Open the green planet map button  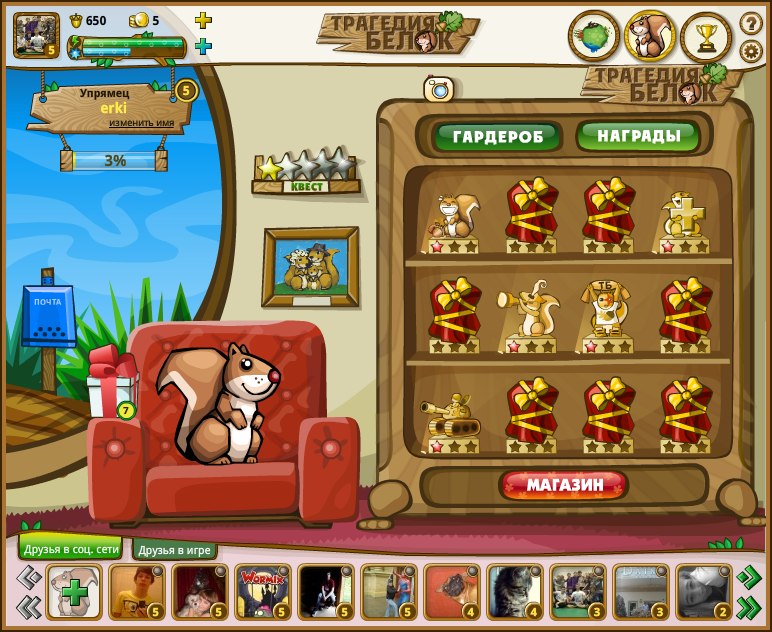point(594,37)
